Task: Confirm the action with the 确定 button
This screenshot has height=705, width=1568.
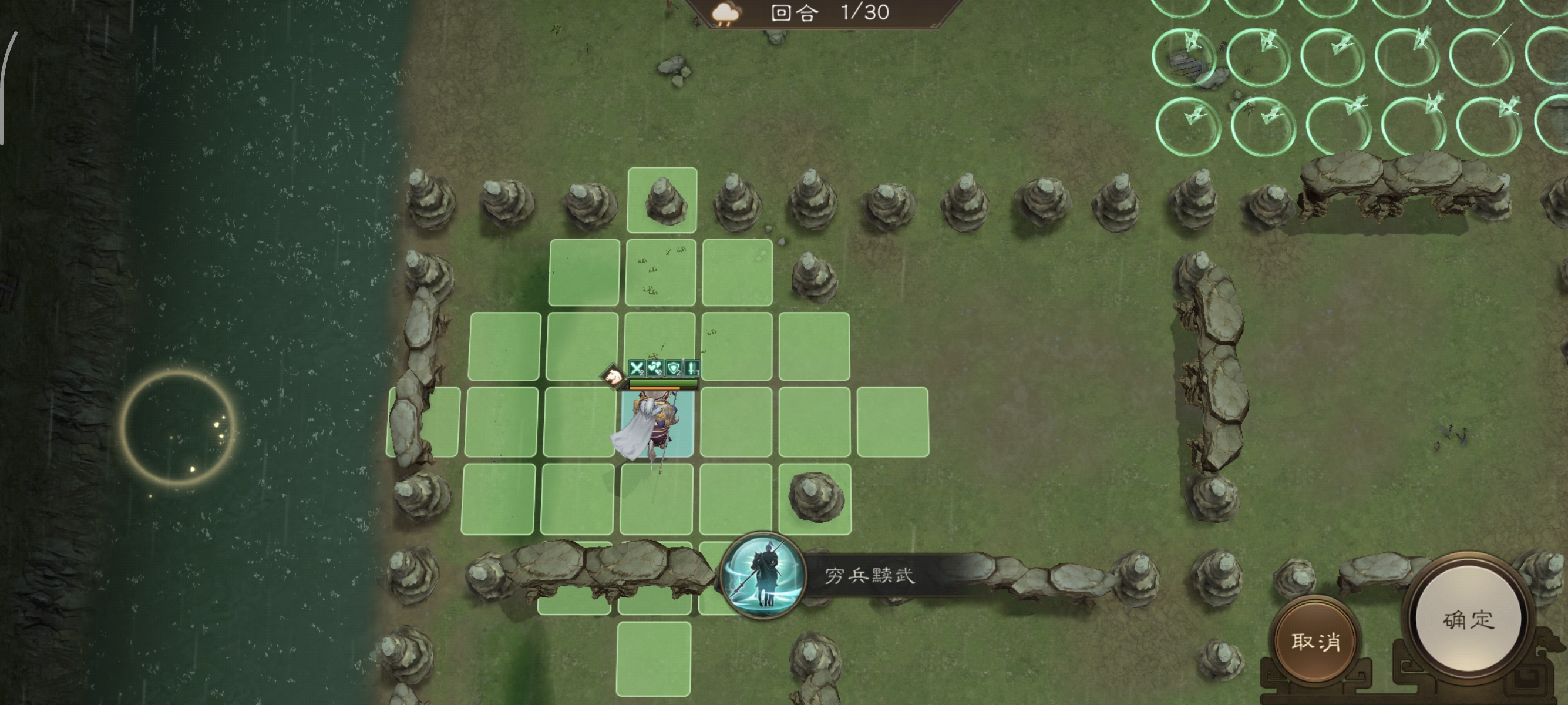Action: tap(1468, 620)
